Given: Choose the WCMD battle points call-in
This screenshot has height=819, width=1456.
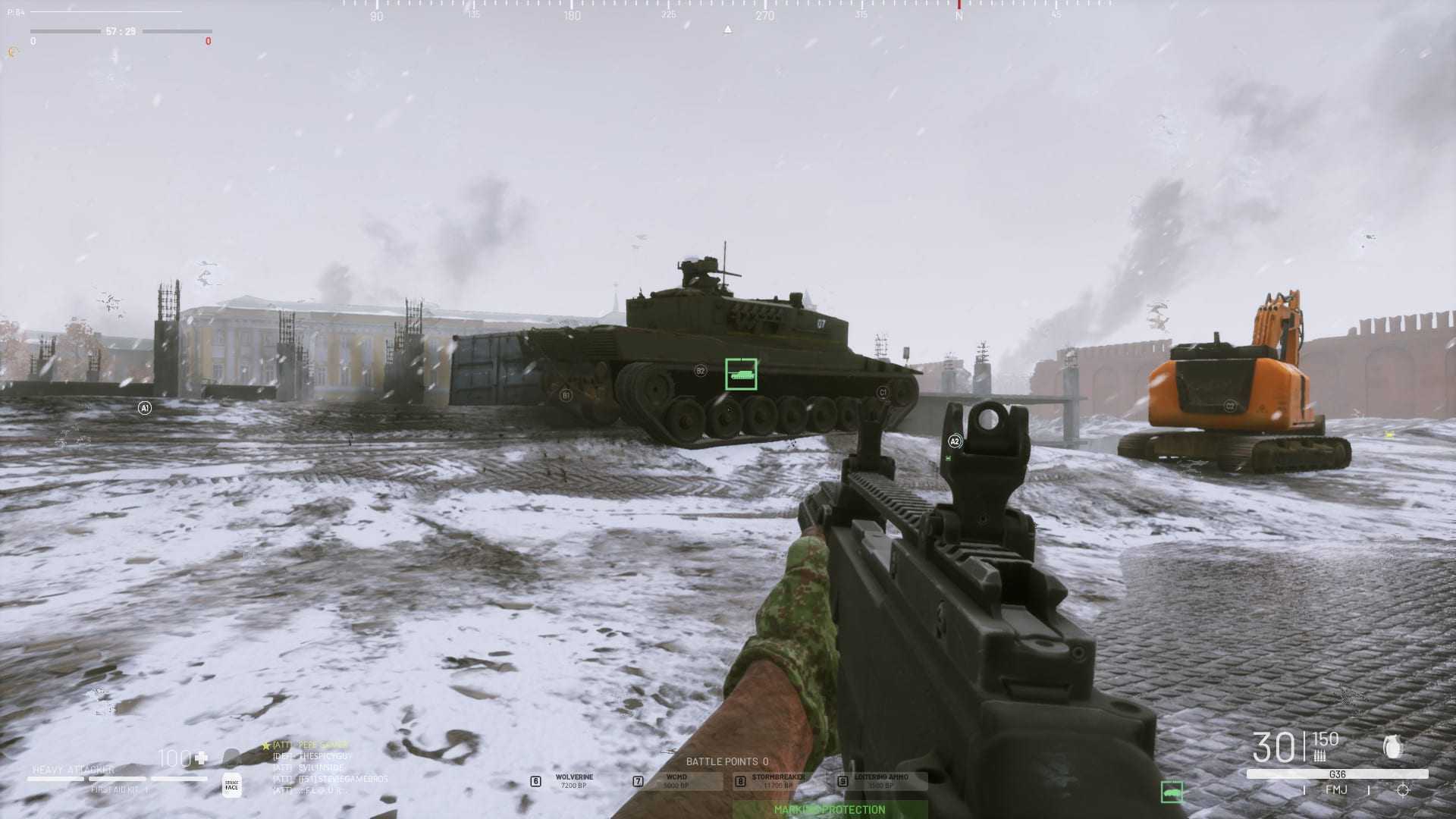Looking at the screenshot, I should click(675, 780).
